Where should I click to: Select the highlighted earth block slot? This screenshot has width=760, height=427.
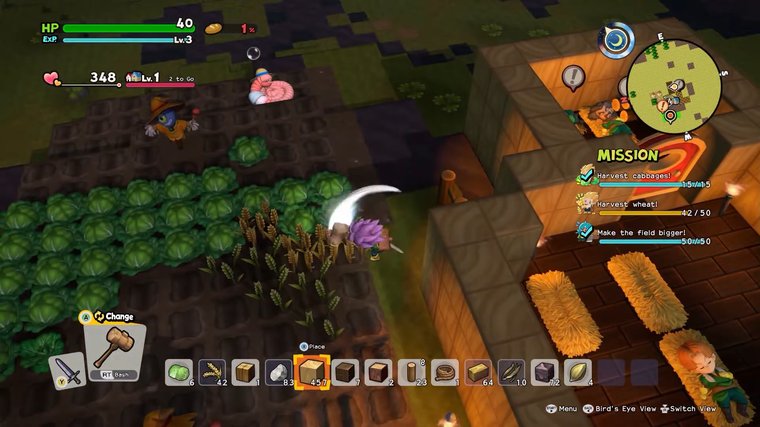(x=312, y=372)
